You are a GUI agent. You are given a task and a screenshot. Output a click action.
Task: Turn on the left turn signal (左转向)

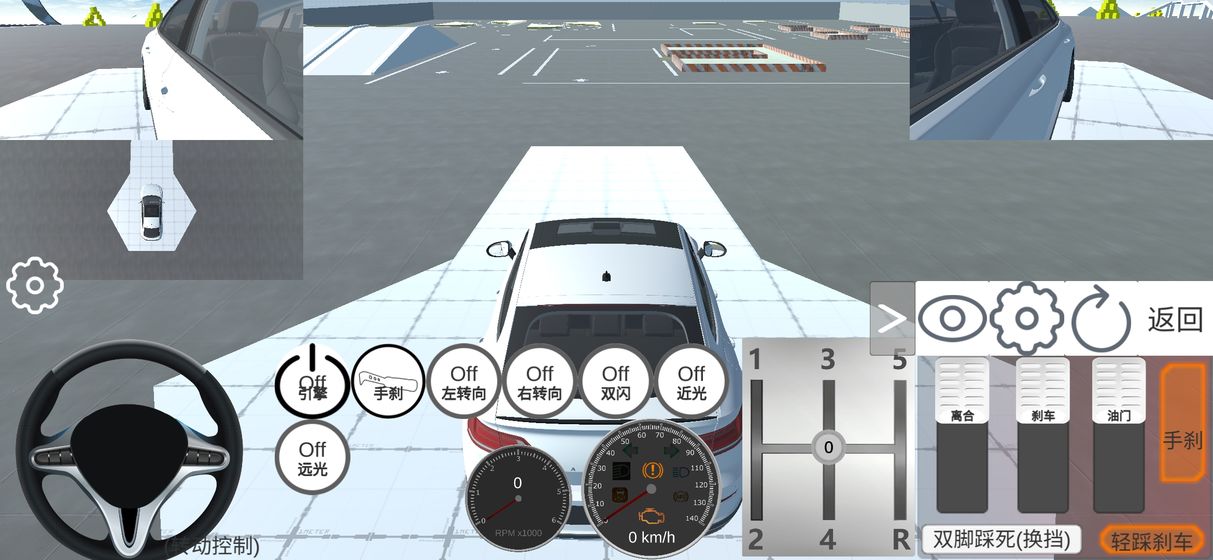point(464,381)
